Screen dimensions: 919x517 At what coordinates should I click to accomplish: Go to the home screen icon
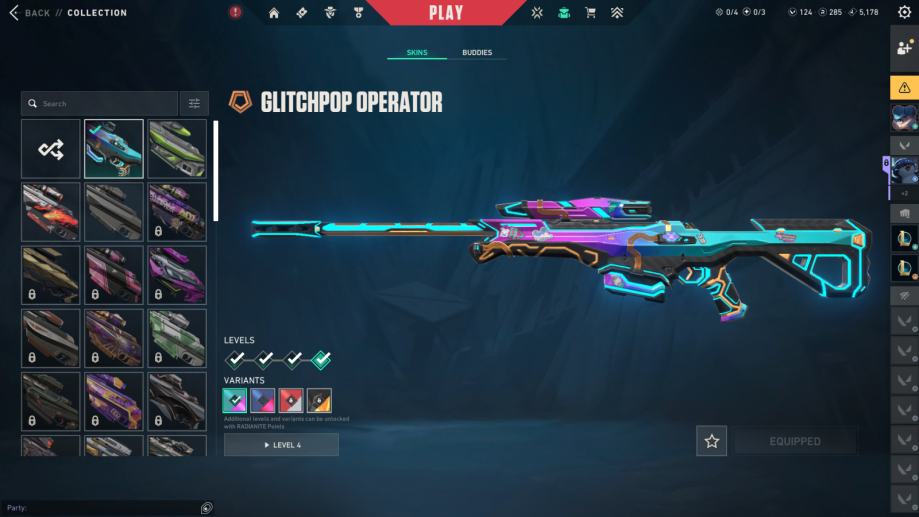click(x=274, y=13)
